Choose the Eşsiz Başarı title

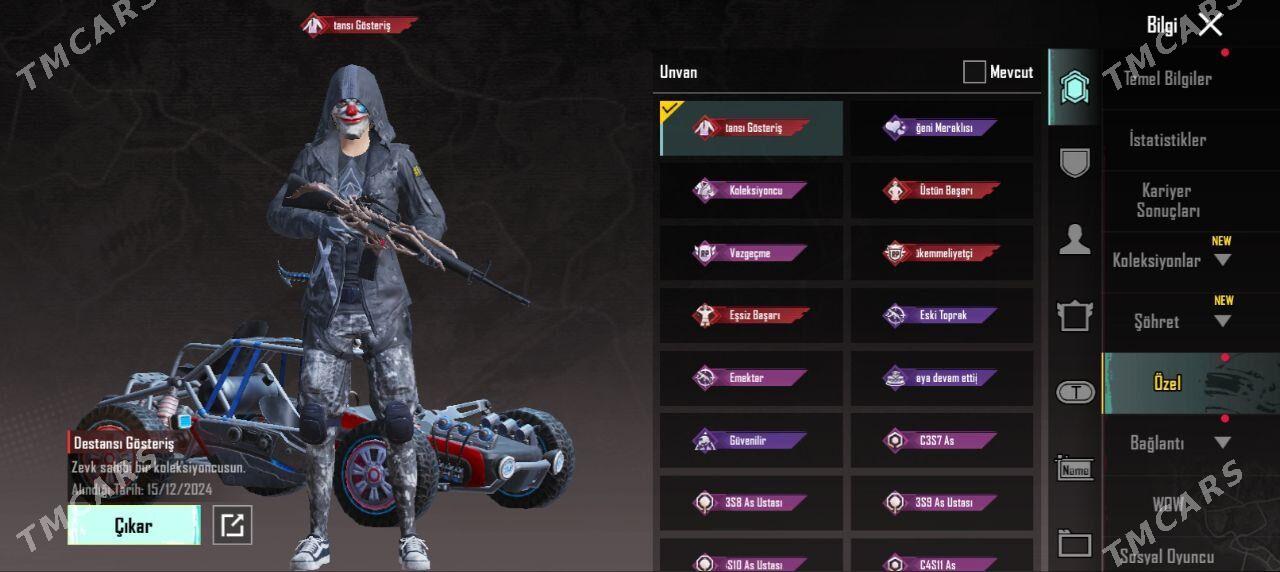pyautogui.click(x=751, y=315)
